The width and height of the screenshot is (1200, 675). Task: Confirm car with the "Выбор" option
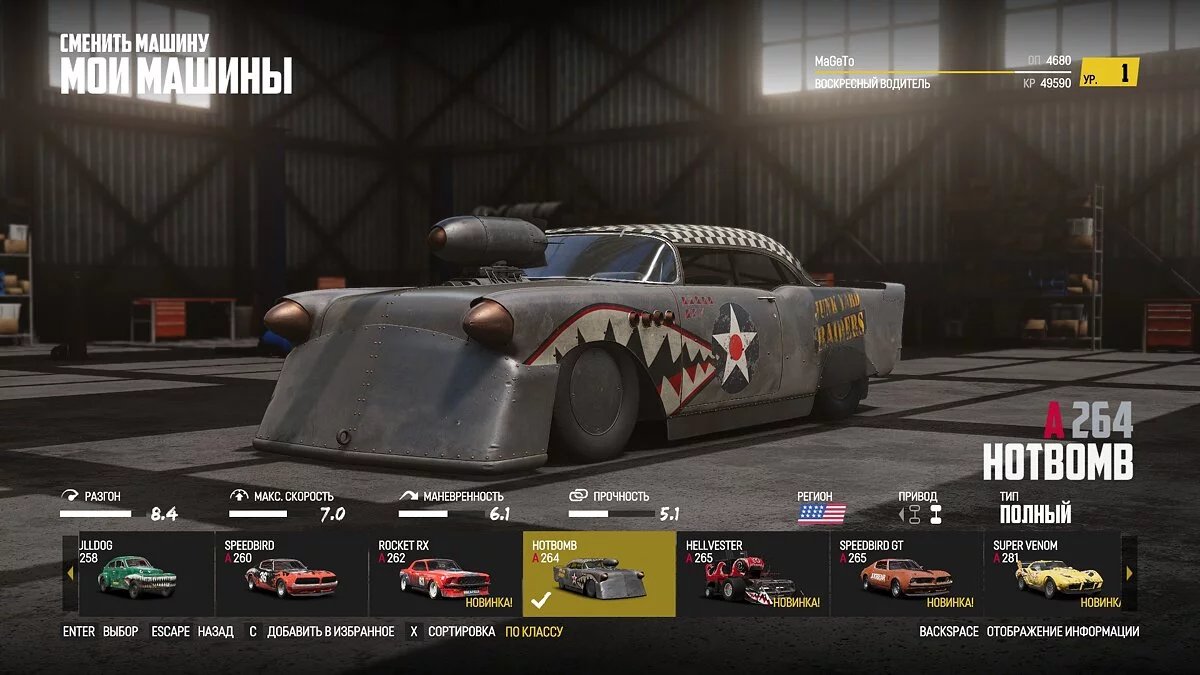tap(120, 632)
